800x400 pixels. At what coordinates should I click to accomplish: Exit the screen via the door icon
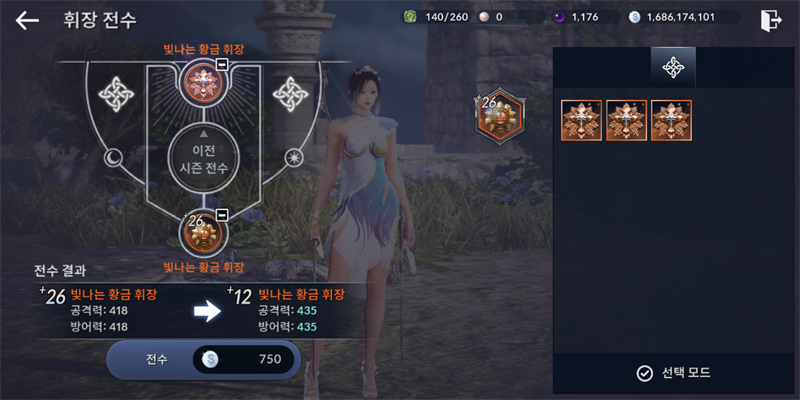(x=770, y=20)
